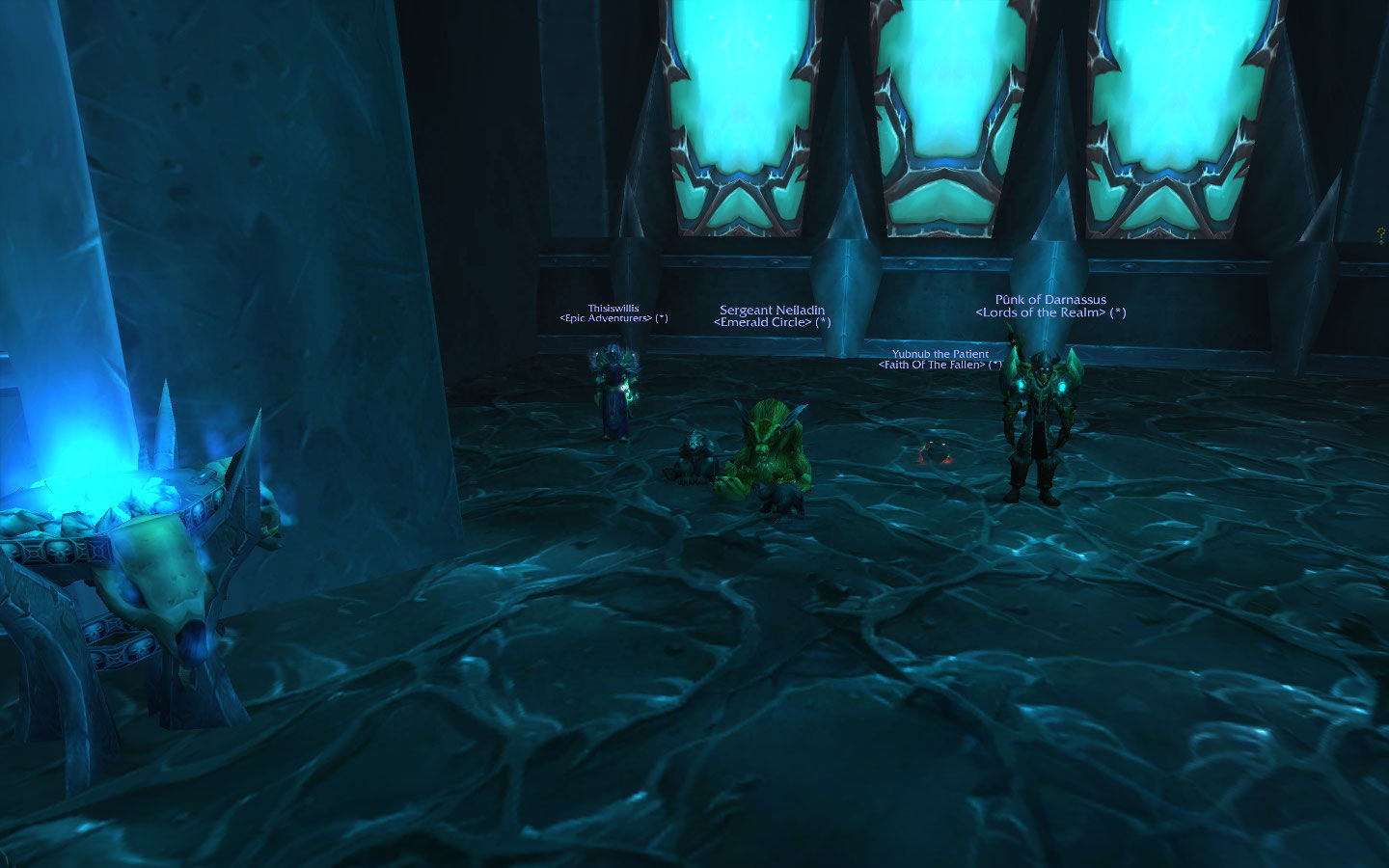1389x868 pixels.
Task: Click the Yubnub the Patient name label
Action: tap(940, 354)
